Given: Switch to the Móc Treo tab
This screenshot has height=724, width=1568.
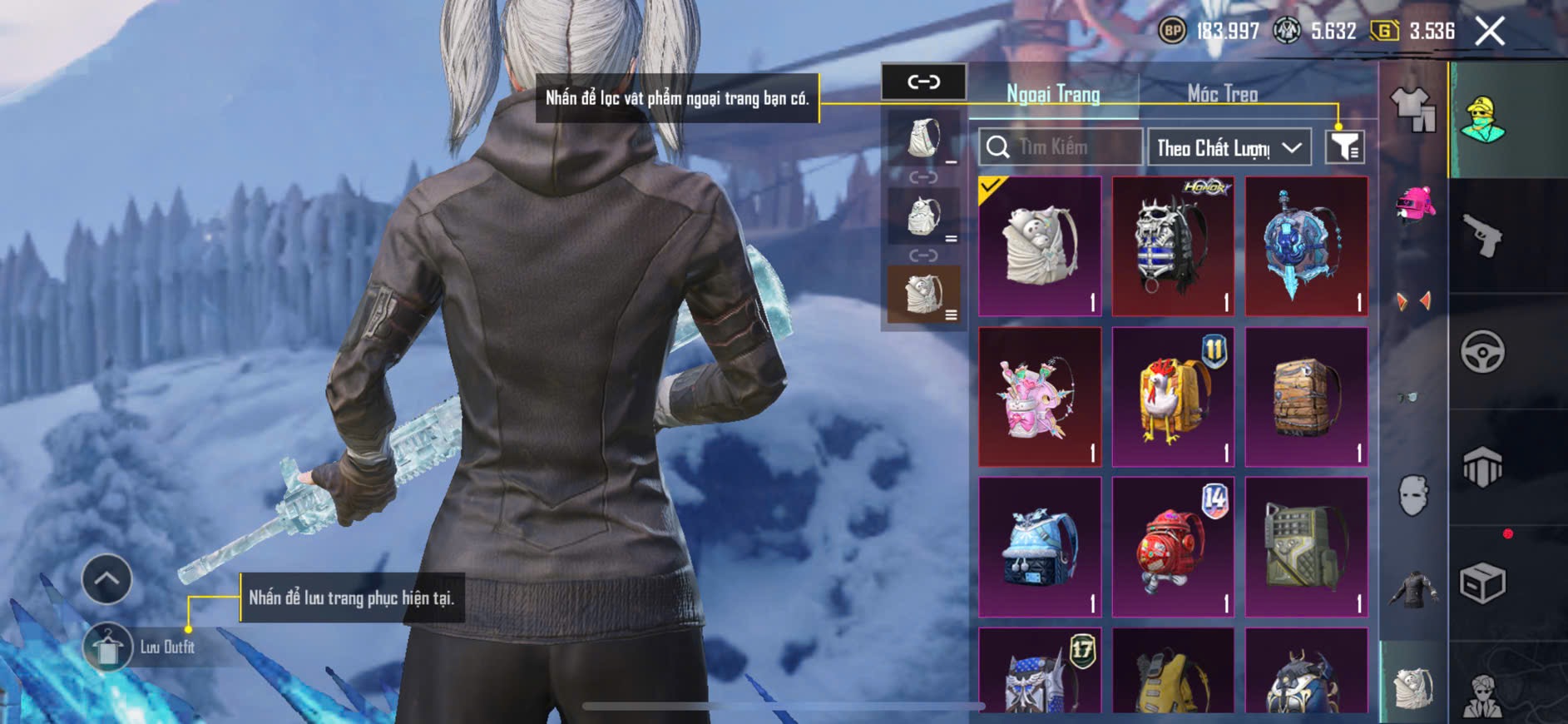Looking at the screenshot, I should click(1222, 94).
